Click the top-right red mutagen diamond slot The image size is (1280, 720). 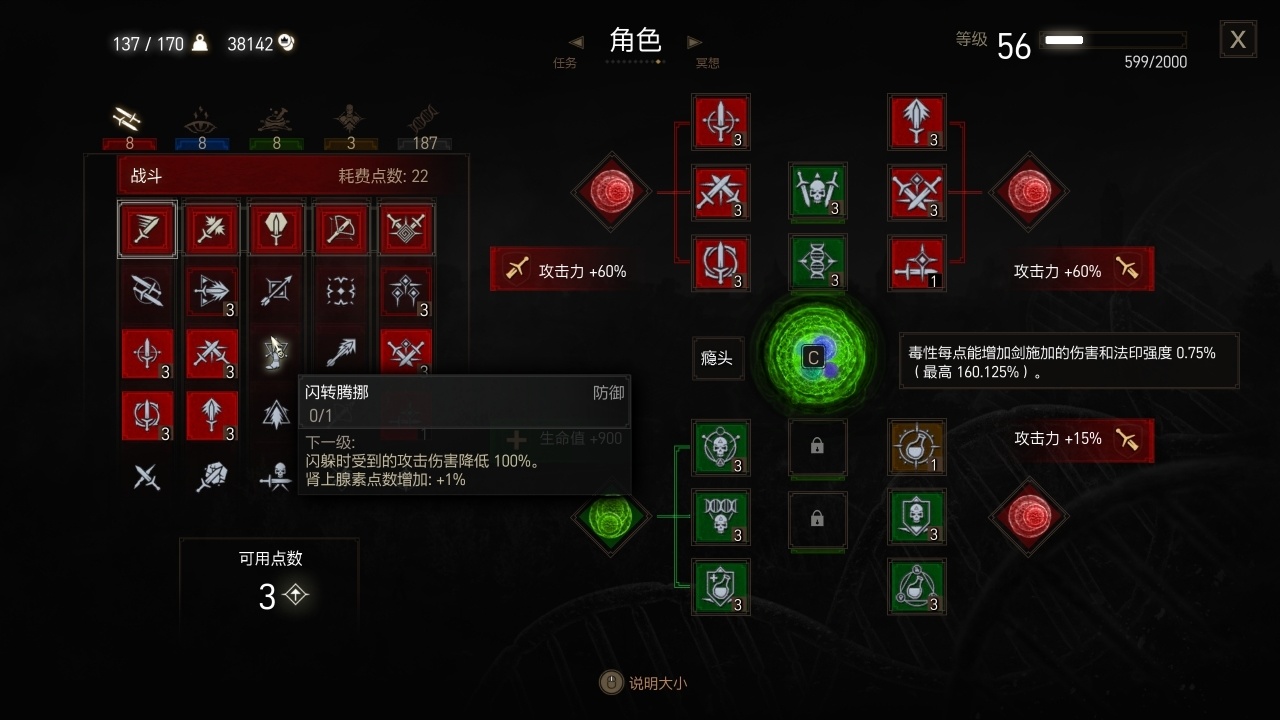(x=1029, y=192)
